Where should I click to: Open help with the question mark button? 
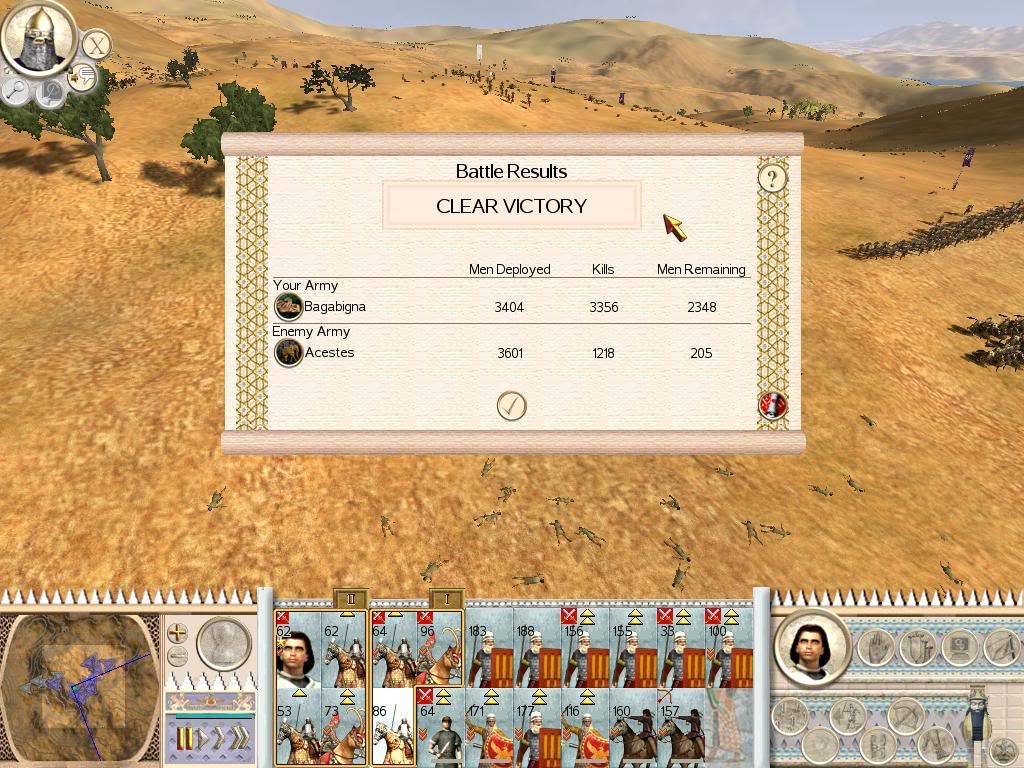(771, 179)
